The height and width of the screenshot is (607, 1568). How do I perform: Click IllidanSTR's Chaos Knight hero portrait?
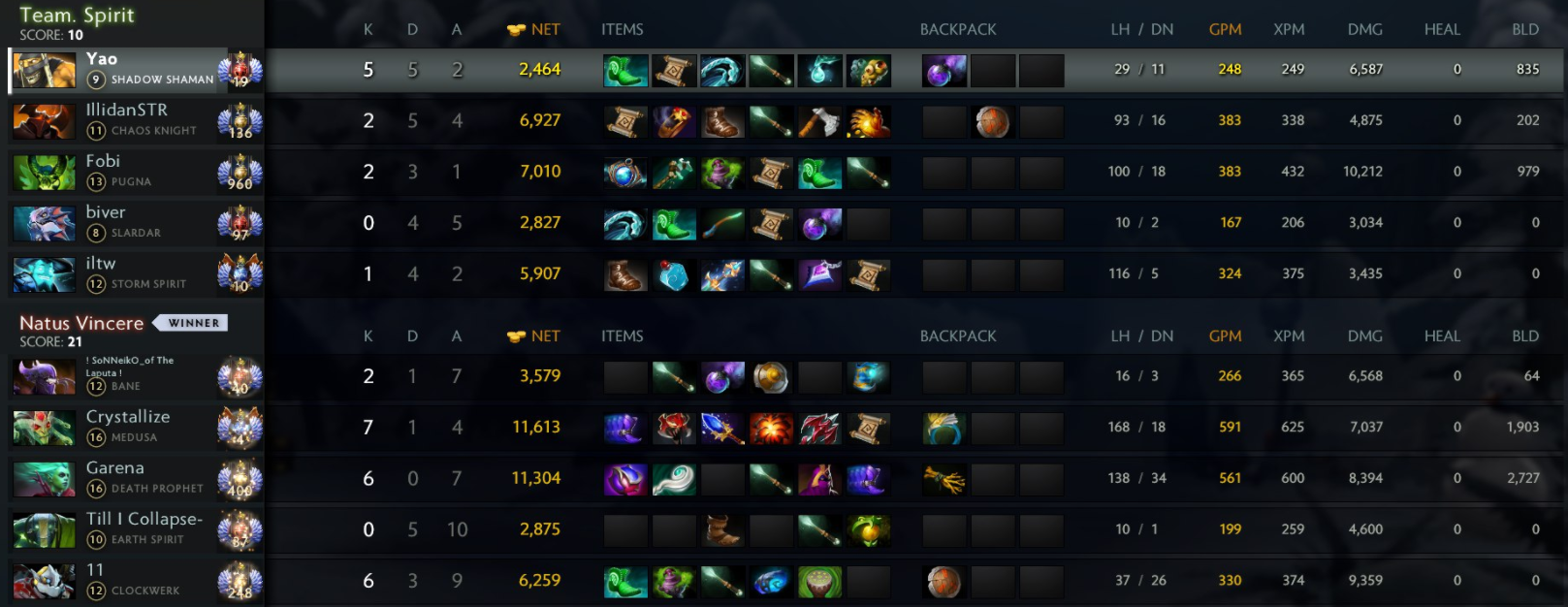click(44, 121)
